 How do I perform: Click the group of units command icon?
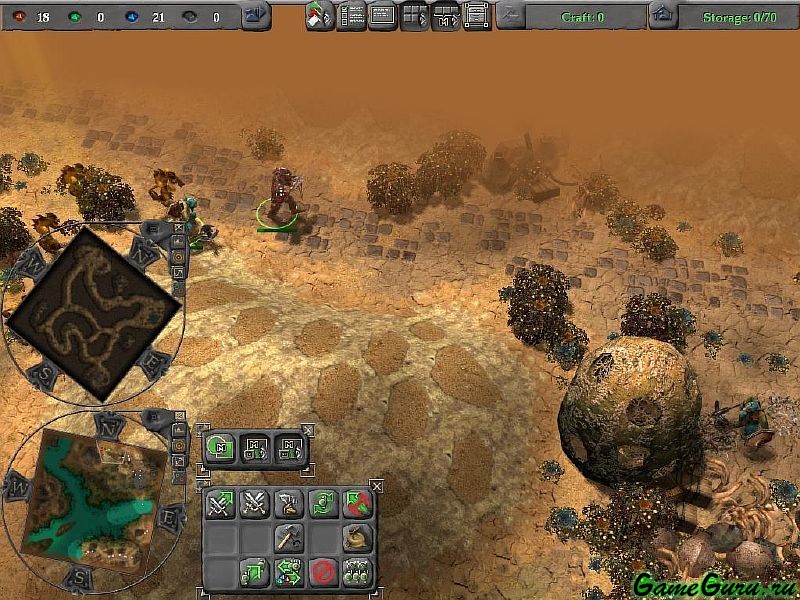click(357, 572)
